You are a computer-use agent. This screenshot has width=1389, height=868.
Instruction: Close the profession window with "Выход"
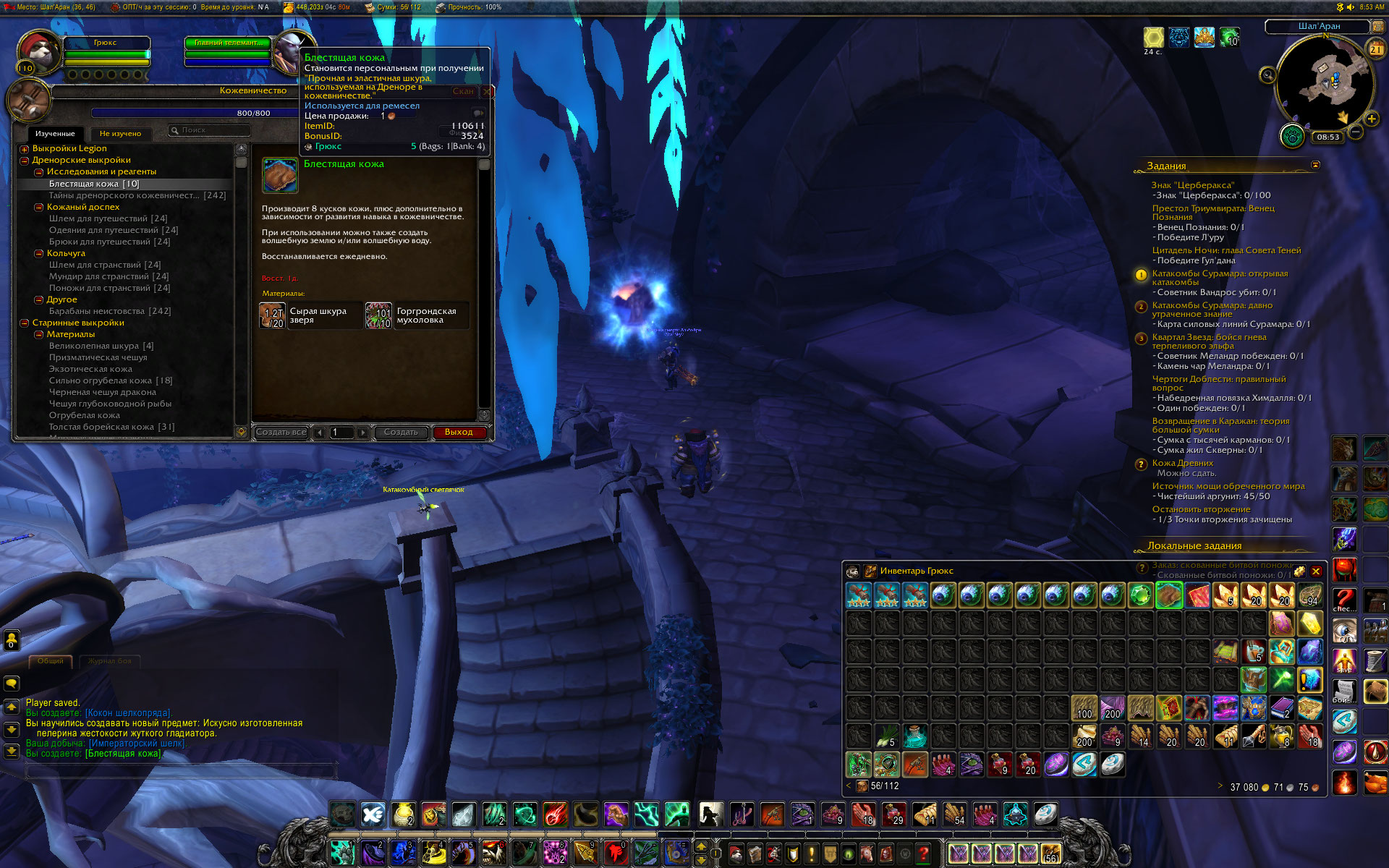[x=459, y=433]
